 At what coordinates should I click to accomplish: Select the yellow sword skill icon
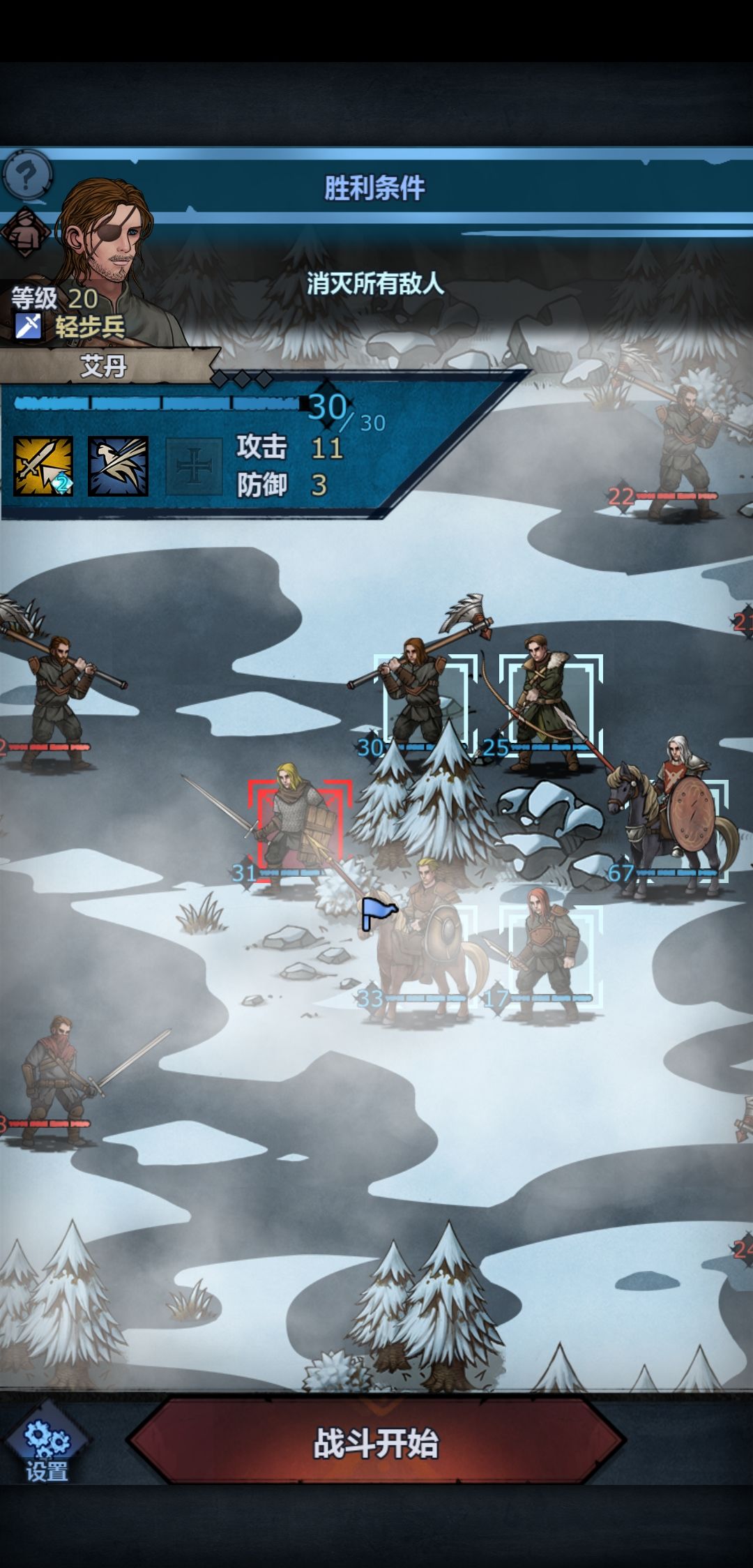click(43, 466)
